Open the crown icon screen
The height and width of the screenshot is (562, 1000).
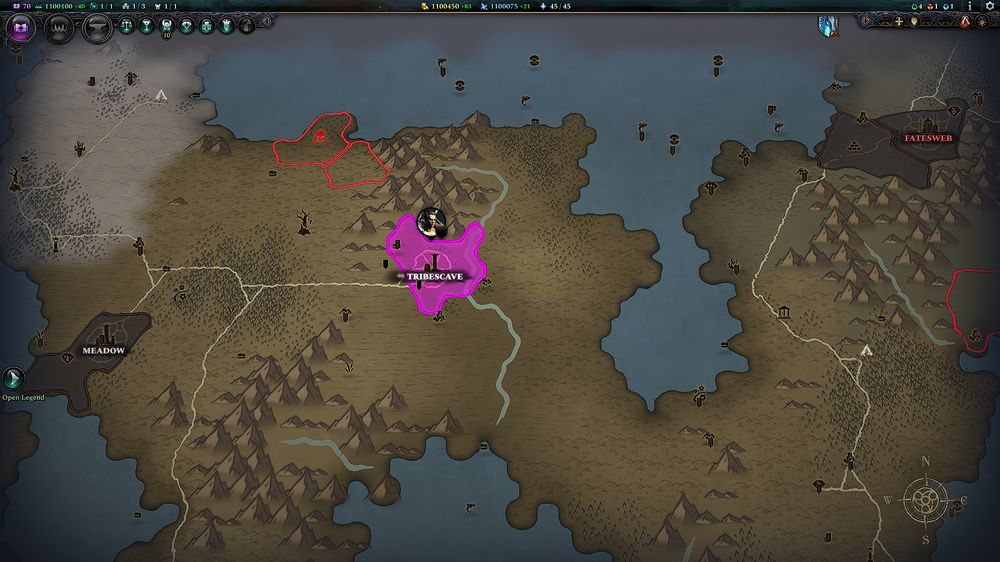click(x=57, y=27)
